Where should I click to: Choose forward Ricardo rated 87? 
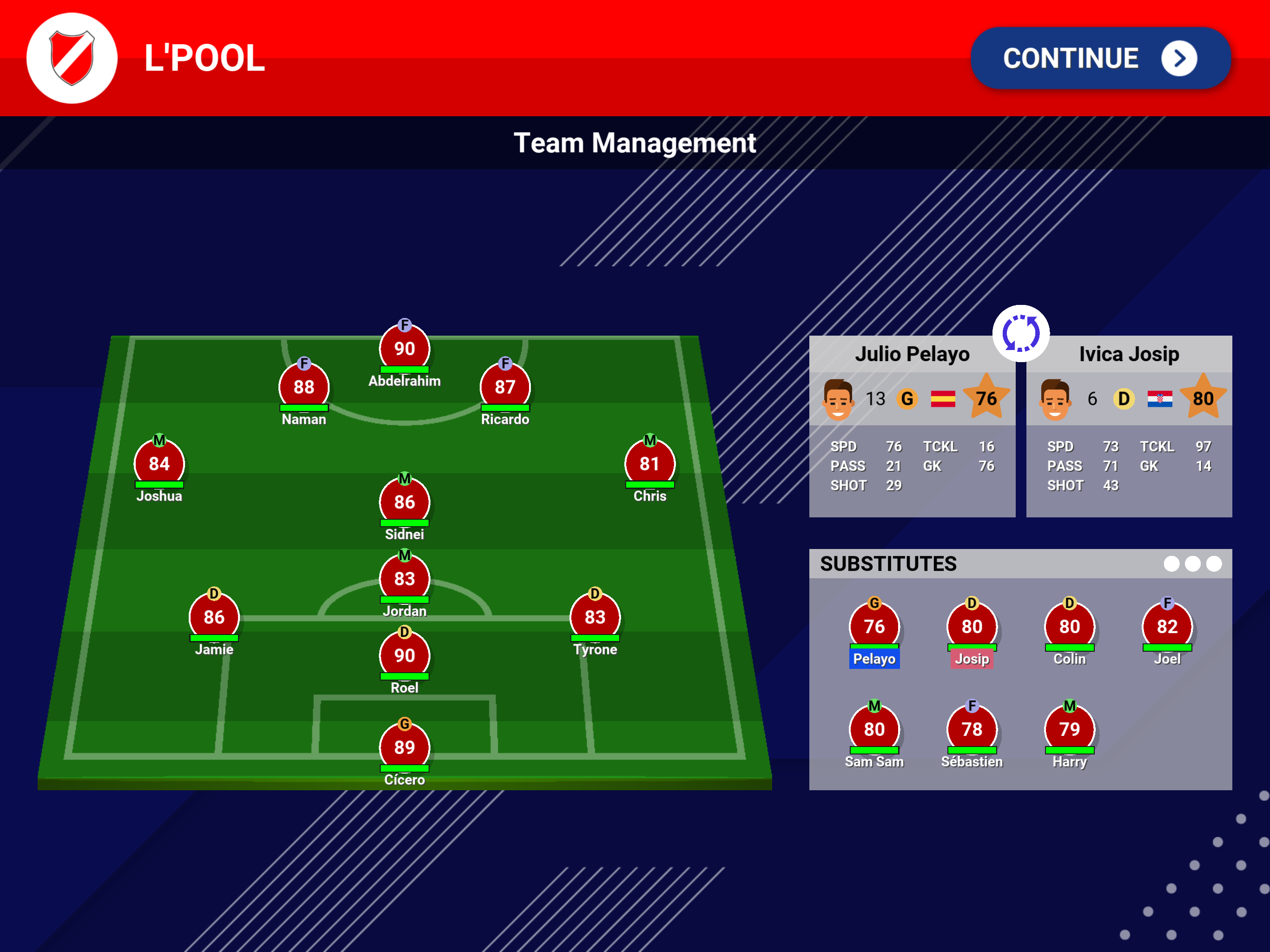pos(505,387)
